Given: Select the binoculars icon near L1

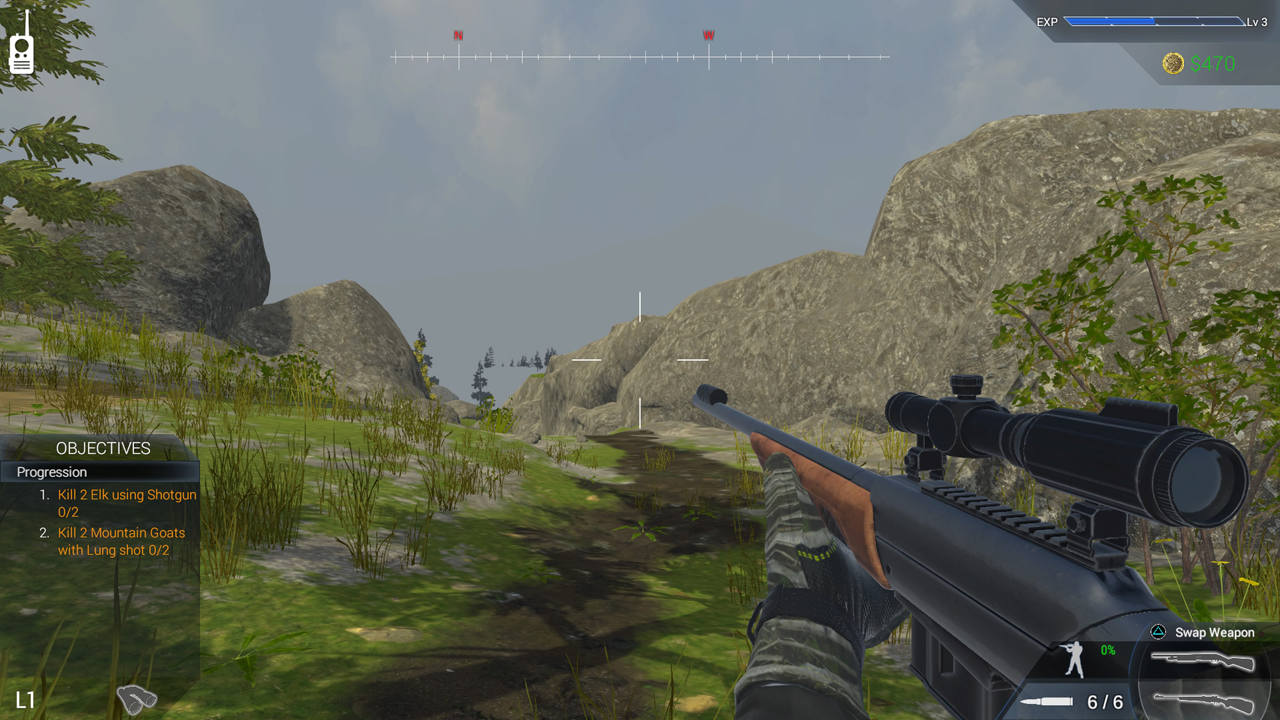Looking at the screenshot, I should tap(137, 698).
